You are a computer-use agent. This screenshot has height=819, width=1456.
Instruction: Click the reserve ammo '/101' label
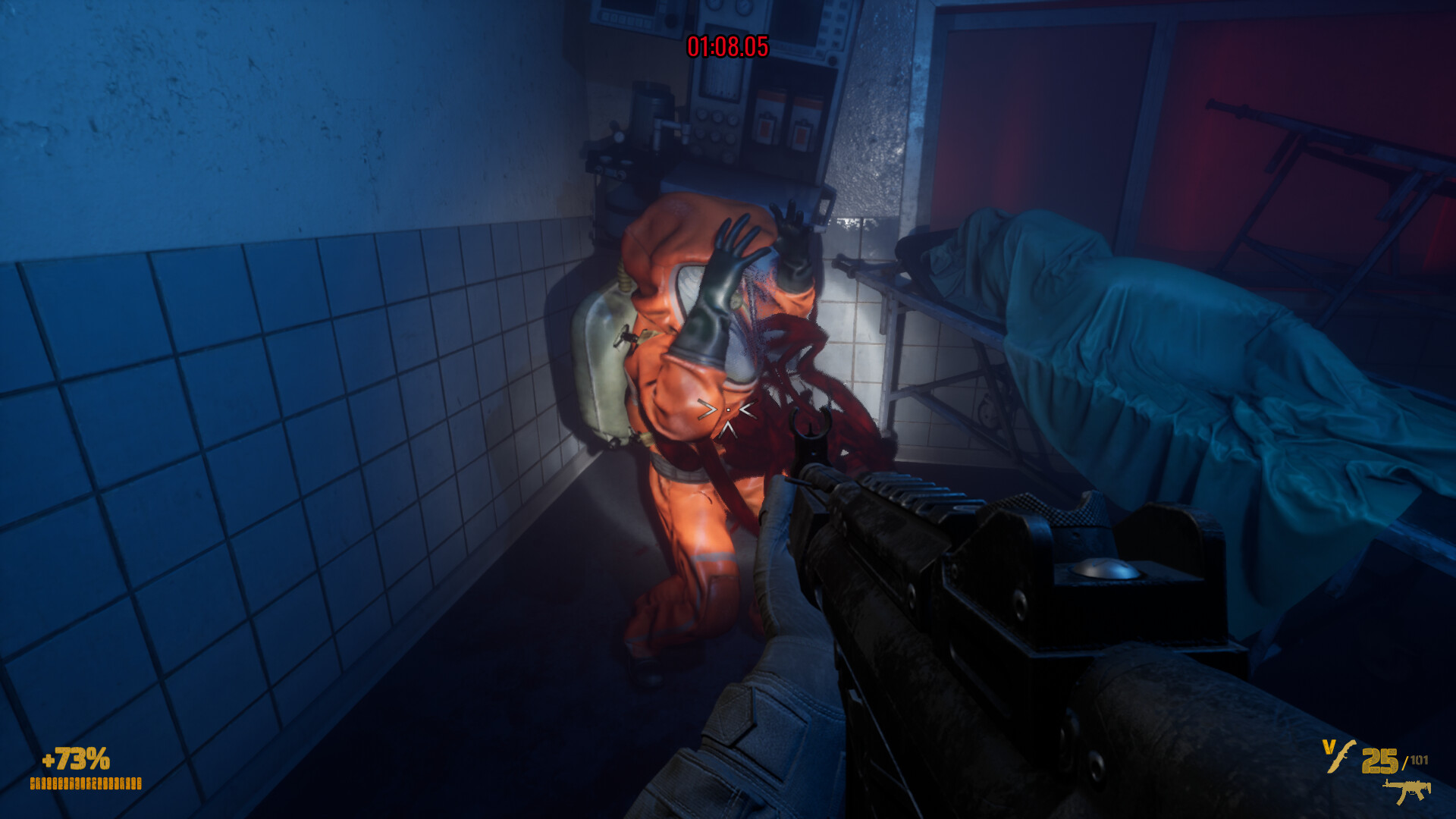[x=1417, y=760]
